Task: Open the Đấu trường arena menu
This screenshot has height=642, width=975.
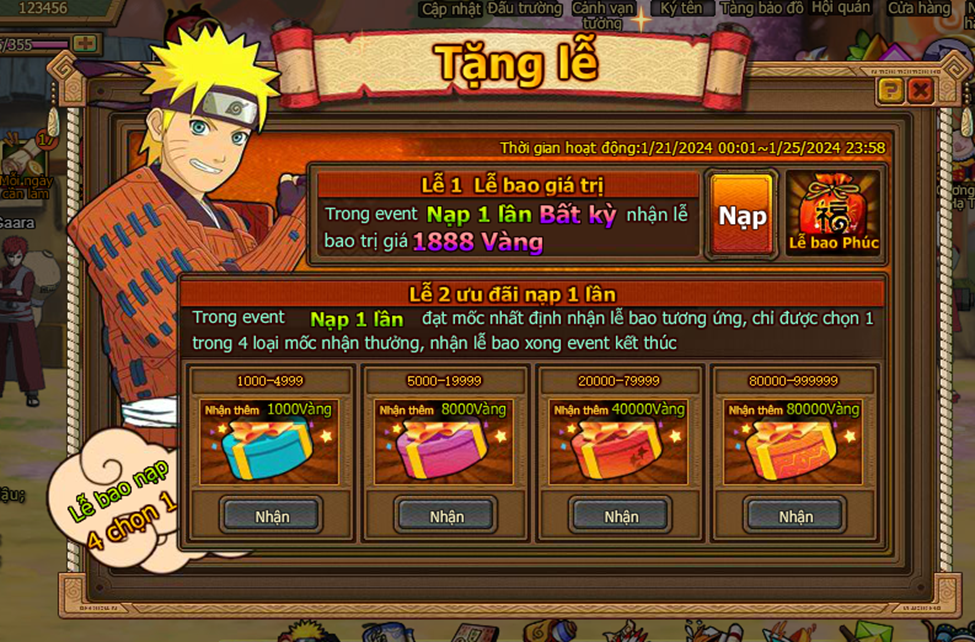Action: tap(525, 8)
